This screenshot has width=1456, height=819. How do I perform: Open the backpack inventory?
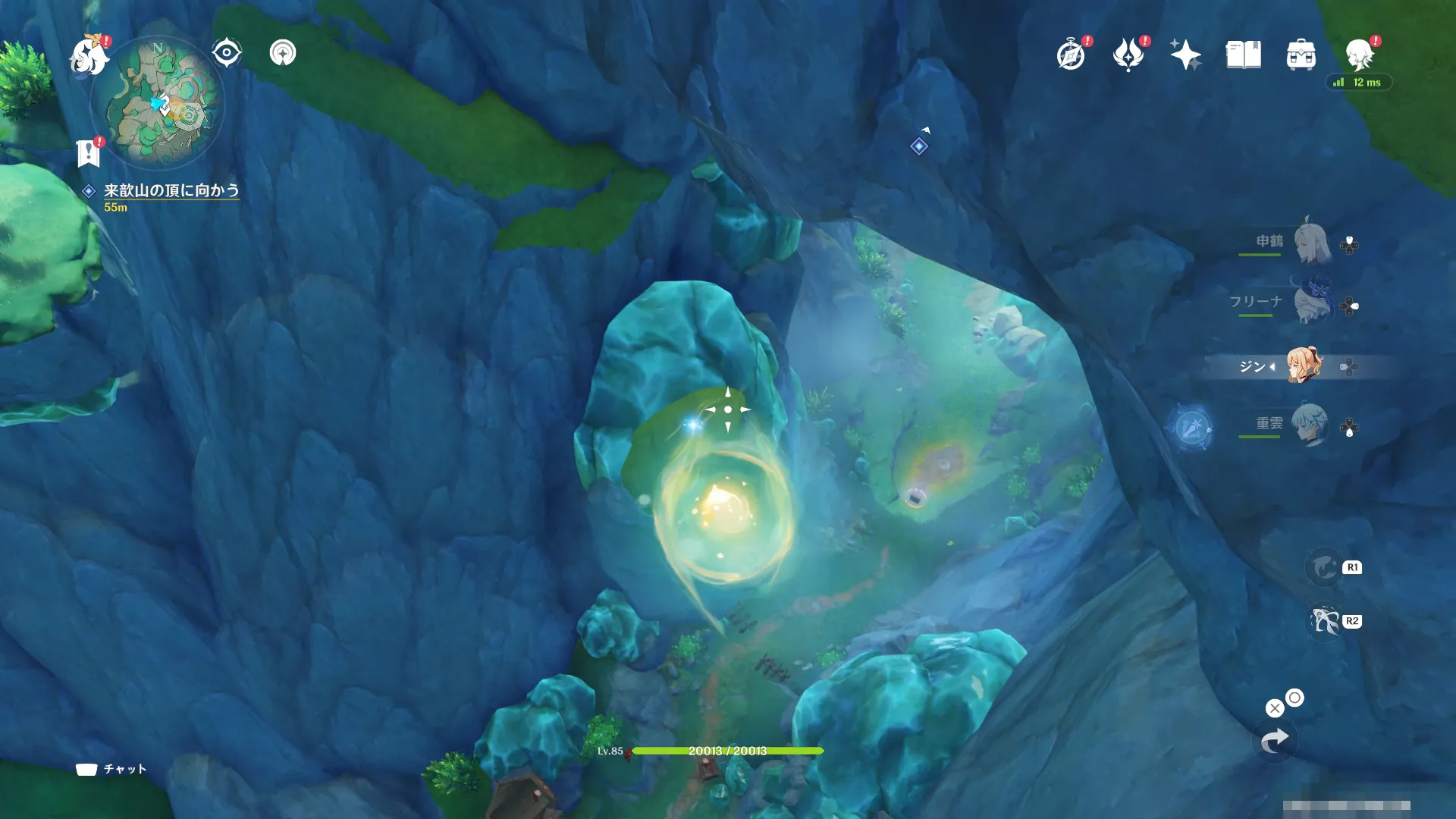(x=1301, y=55)
